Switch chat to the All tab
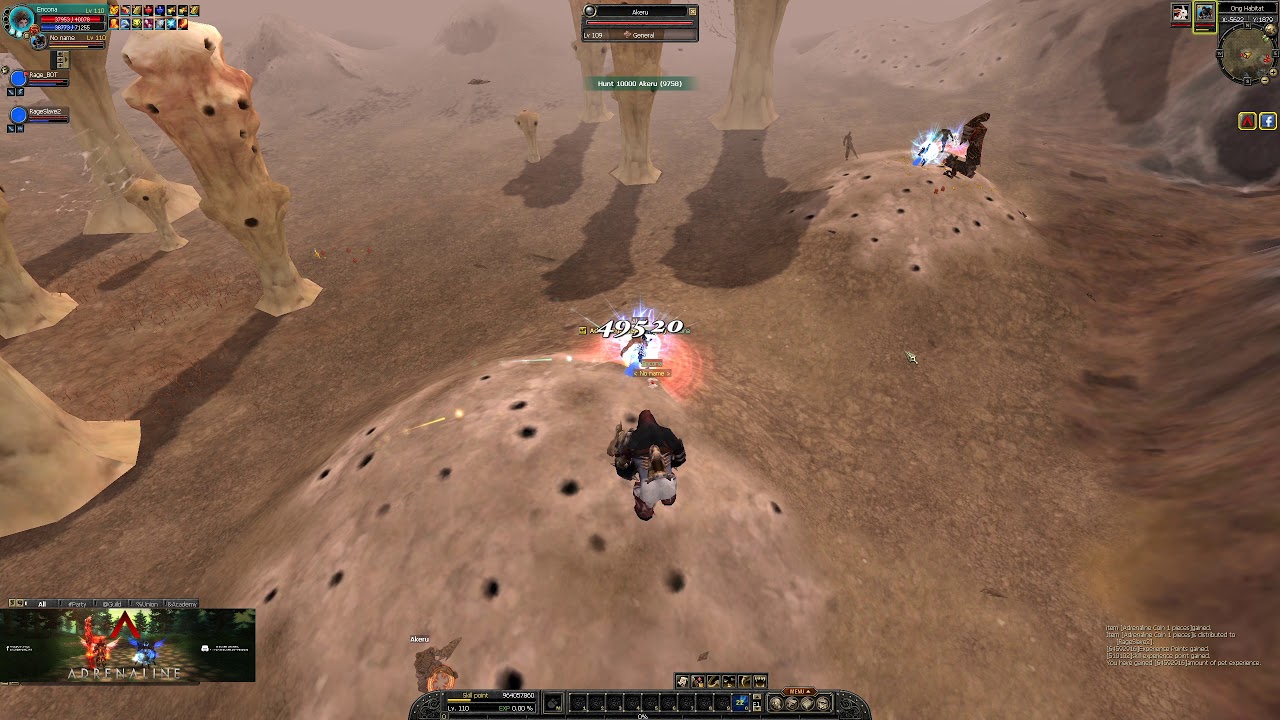 click(42, 604)
